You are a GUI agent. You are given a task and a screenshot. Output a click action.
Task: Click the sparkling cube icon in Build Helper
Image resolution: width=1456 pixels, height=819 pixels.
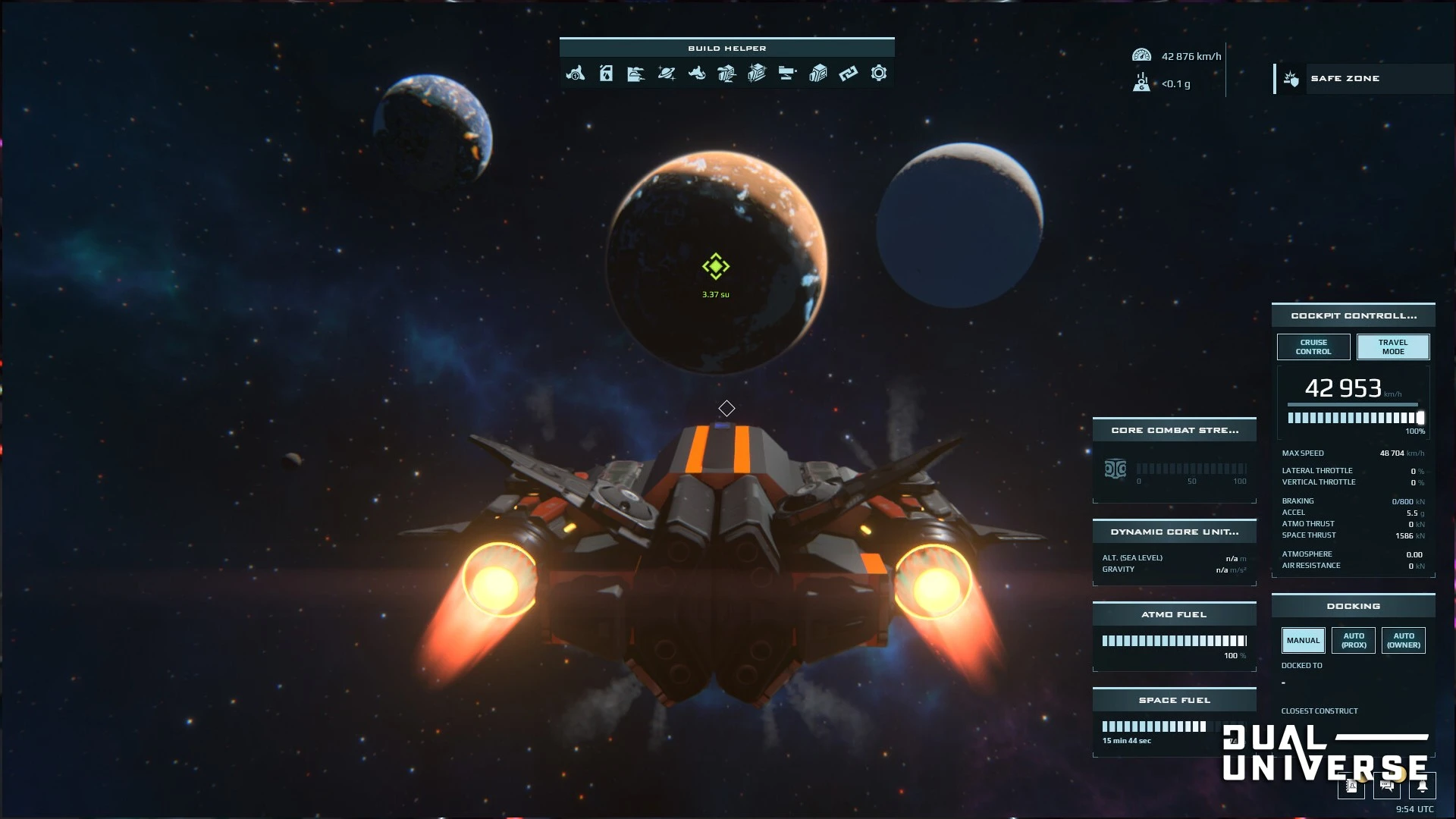click(757, 74)
